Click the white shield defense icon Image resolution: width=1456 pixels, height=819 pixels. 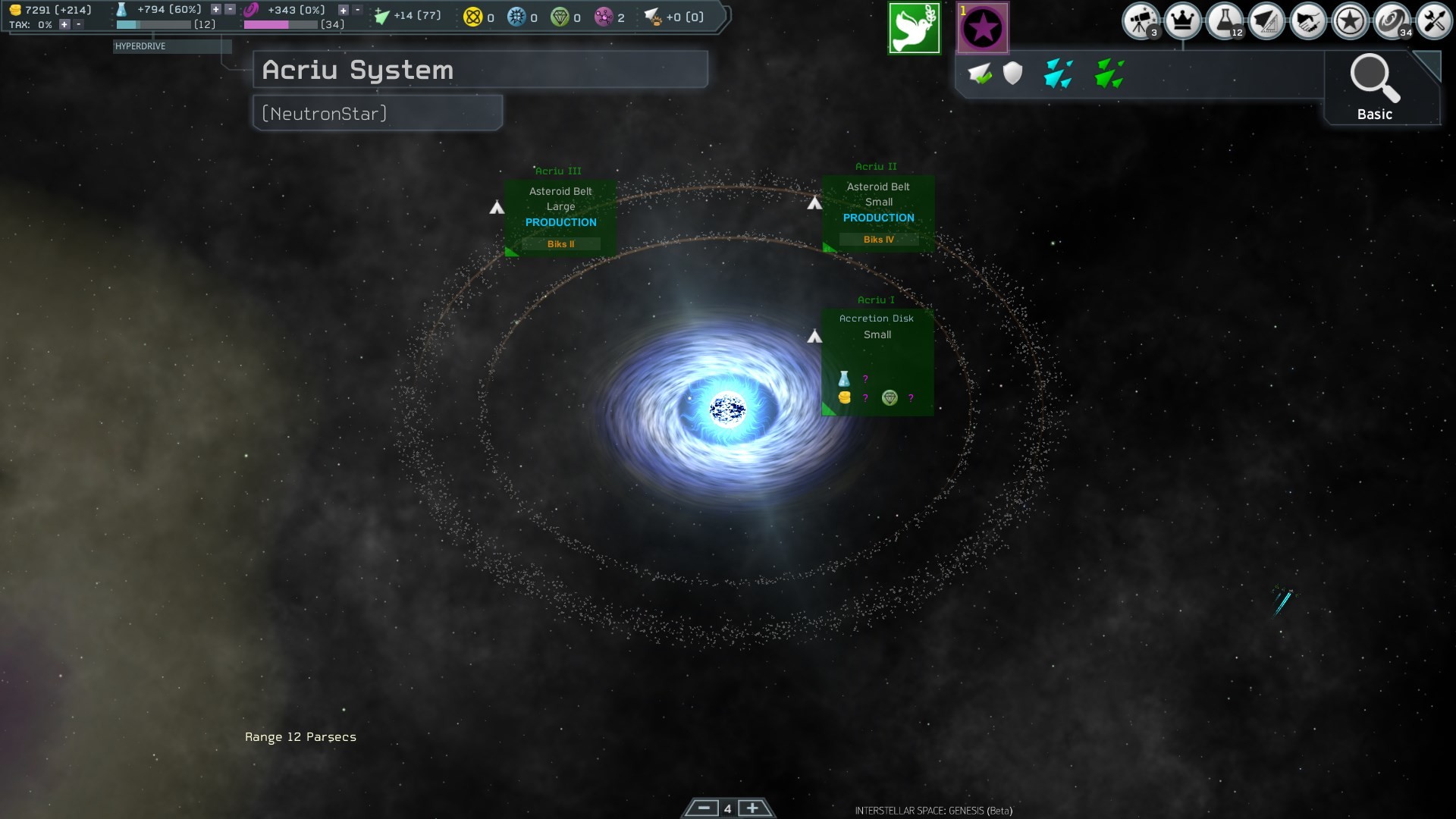click(1012, 74)
